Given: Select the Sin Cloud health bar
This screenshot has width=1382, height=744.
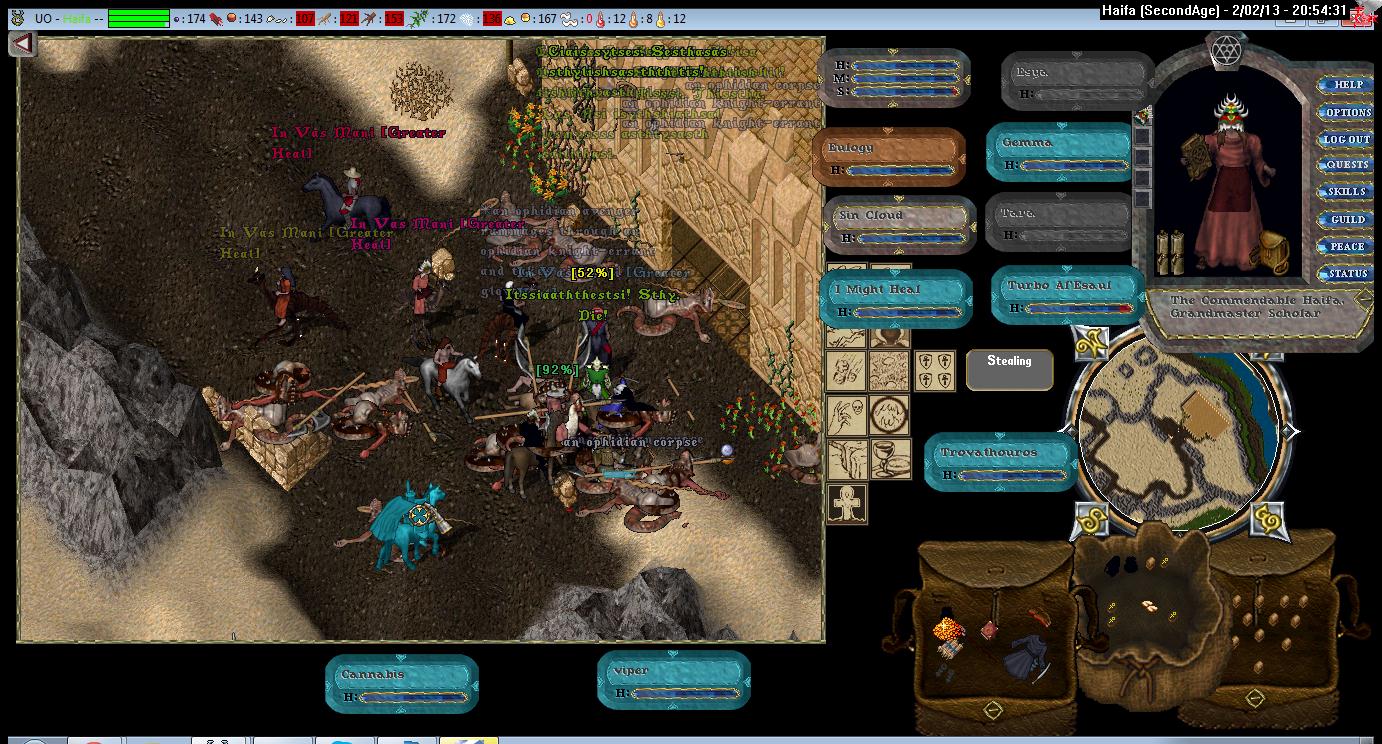Looking at the screenshot, I should tap(900, 225).
